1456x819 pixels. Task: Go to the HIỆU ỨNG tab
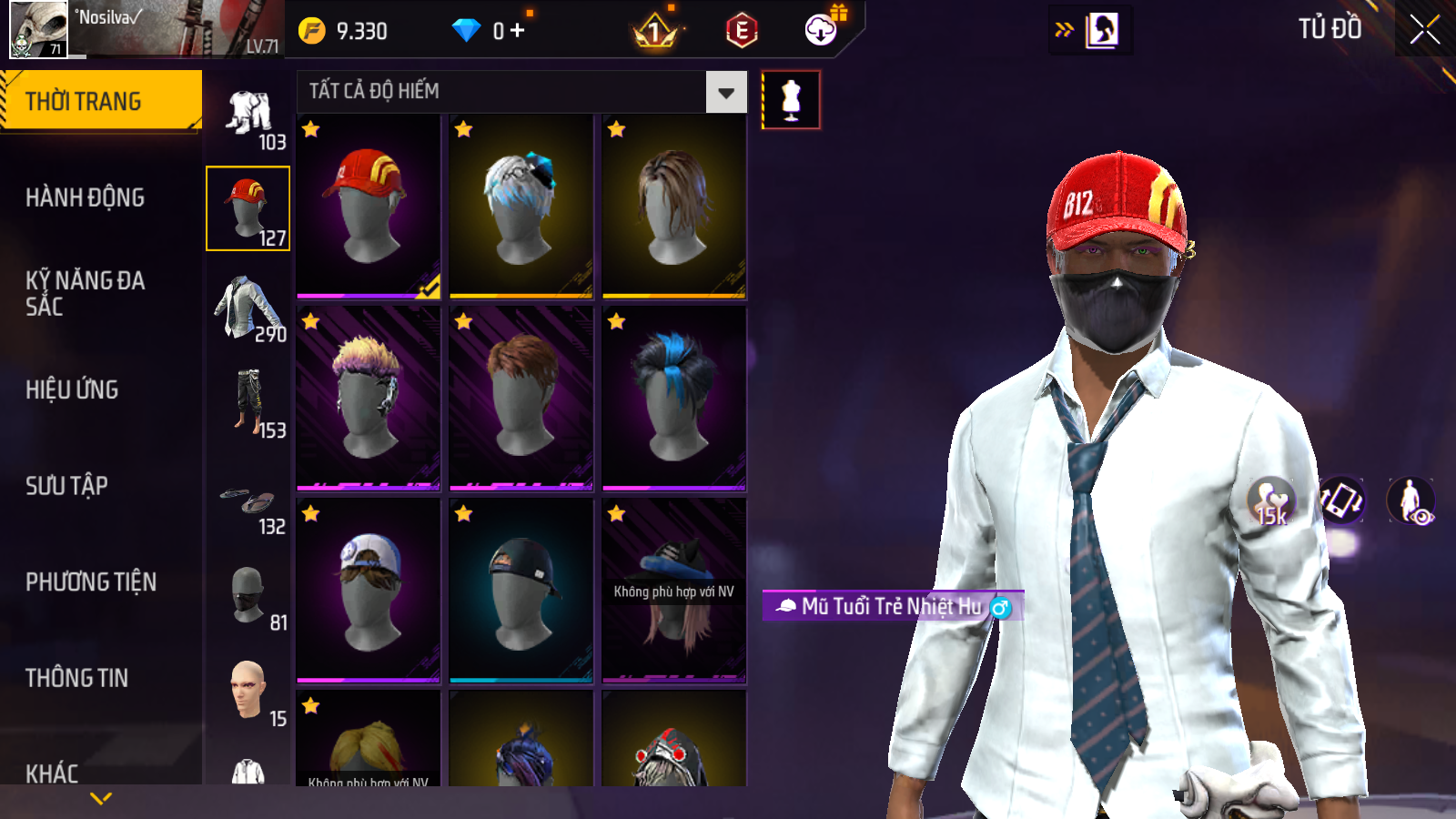(x=73, y=389)
